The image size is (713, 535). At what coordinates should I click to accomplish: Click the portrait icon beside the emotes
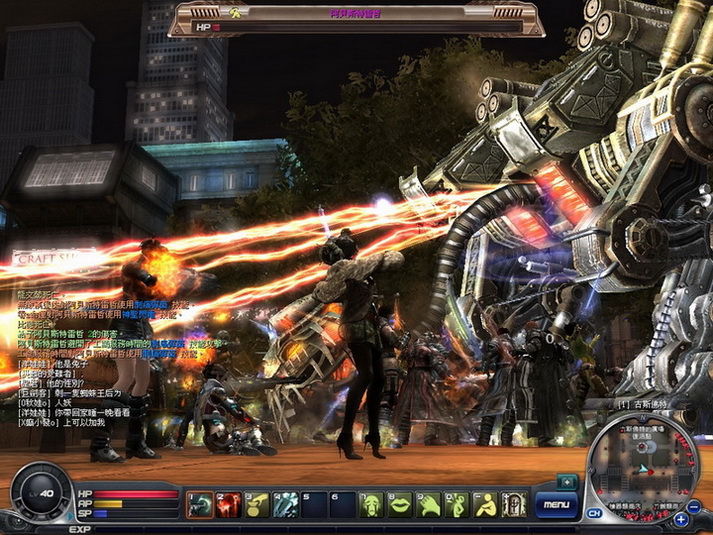point(514,505)
